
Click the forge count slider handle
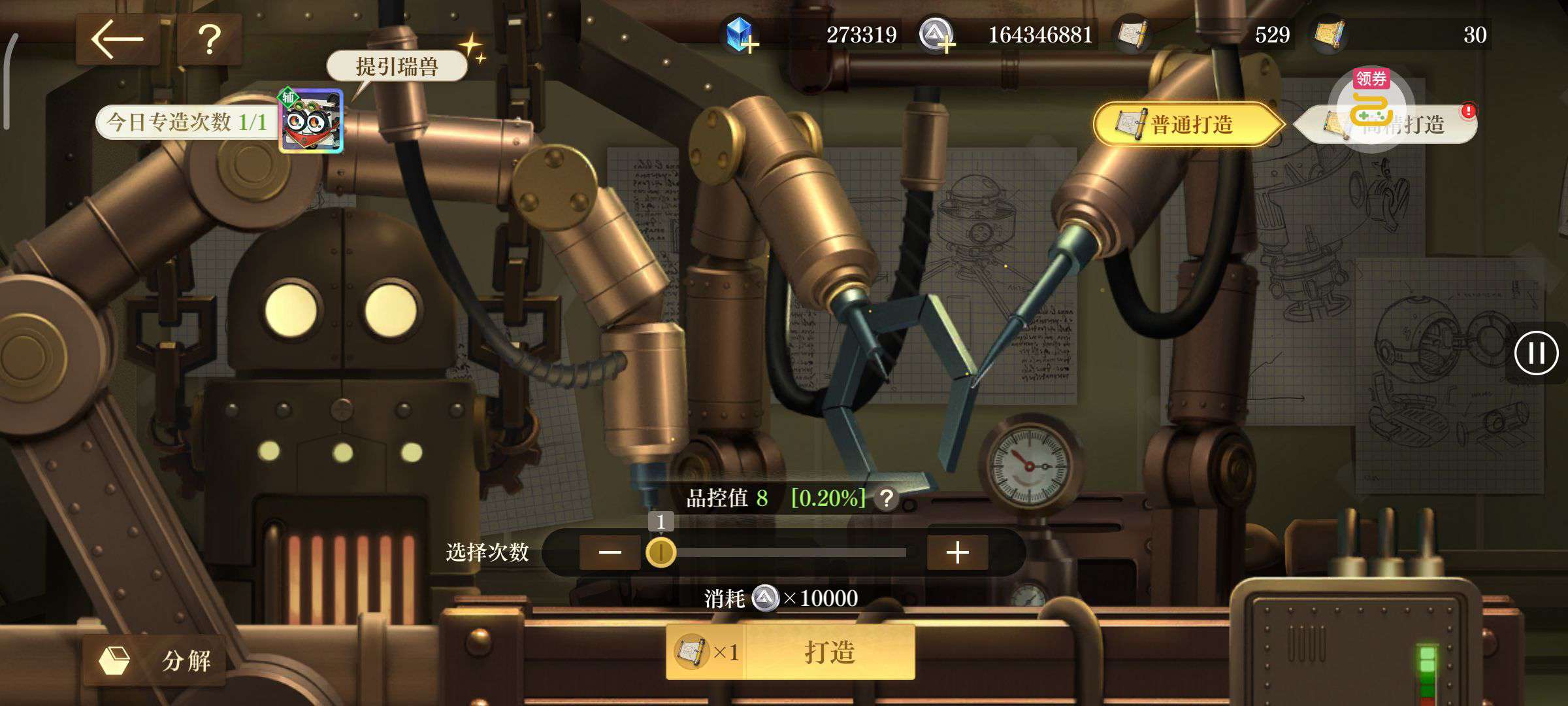click(661, 553)
